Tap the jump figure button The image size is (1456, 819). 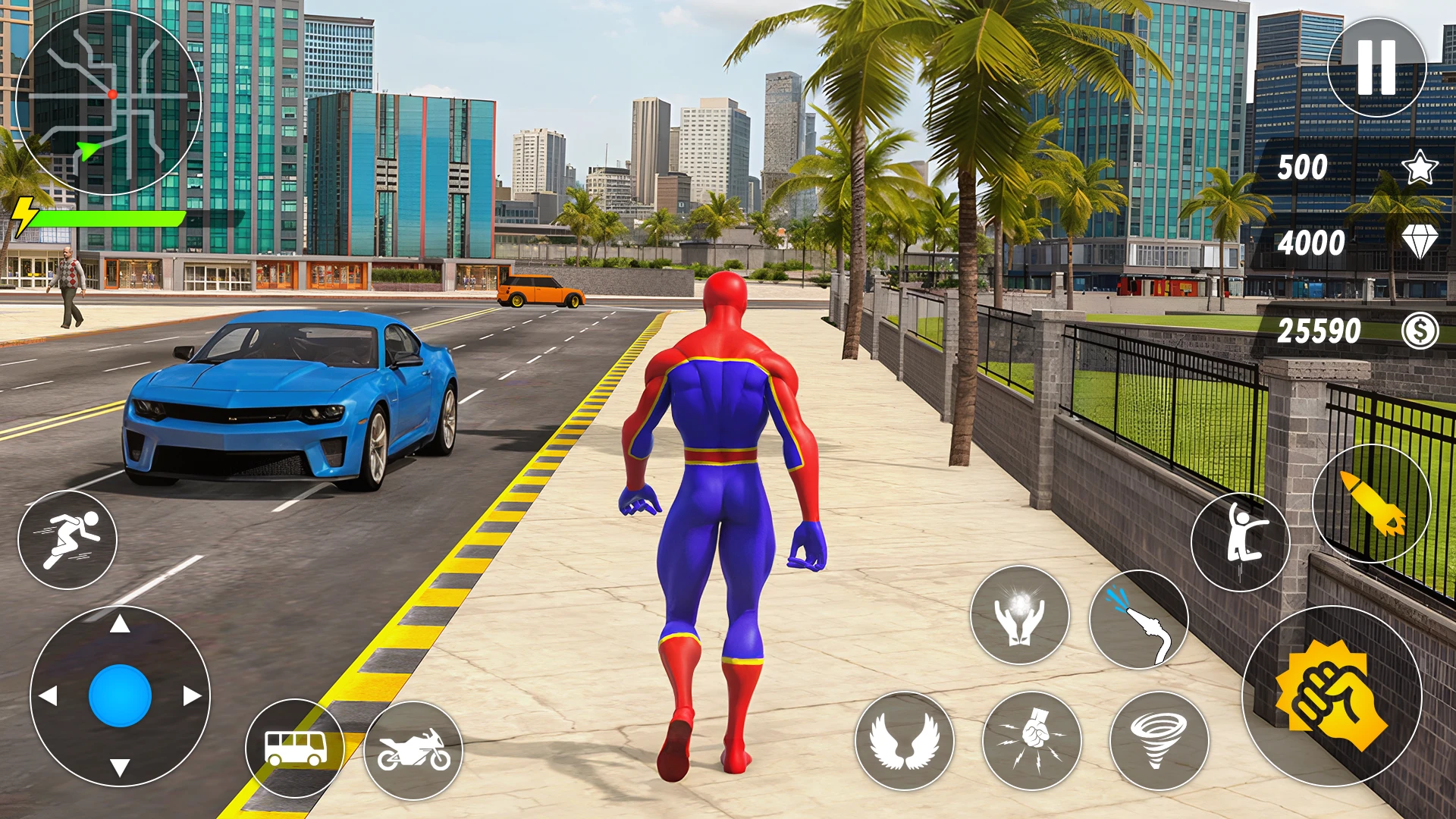(x=1240, y=541)
